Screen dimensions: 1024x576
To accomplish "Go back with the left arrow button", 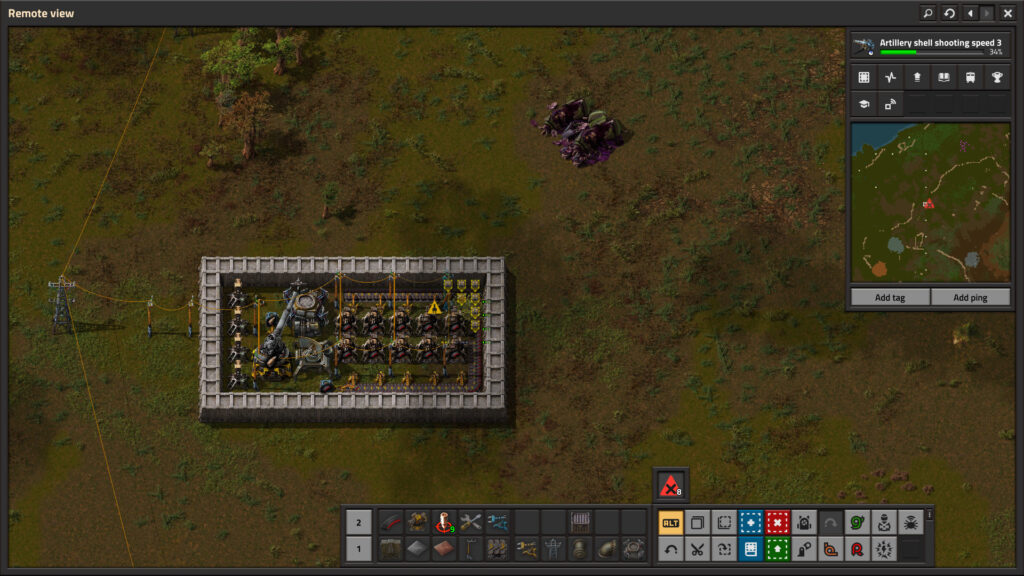I will (x=970, y=13).
